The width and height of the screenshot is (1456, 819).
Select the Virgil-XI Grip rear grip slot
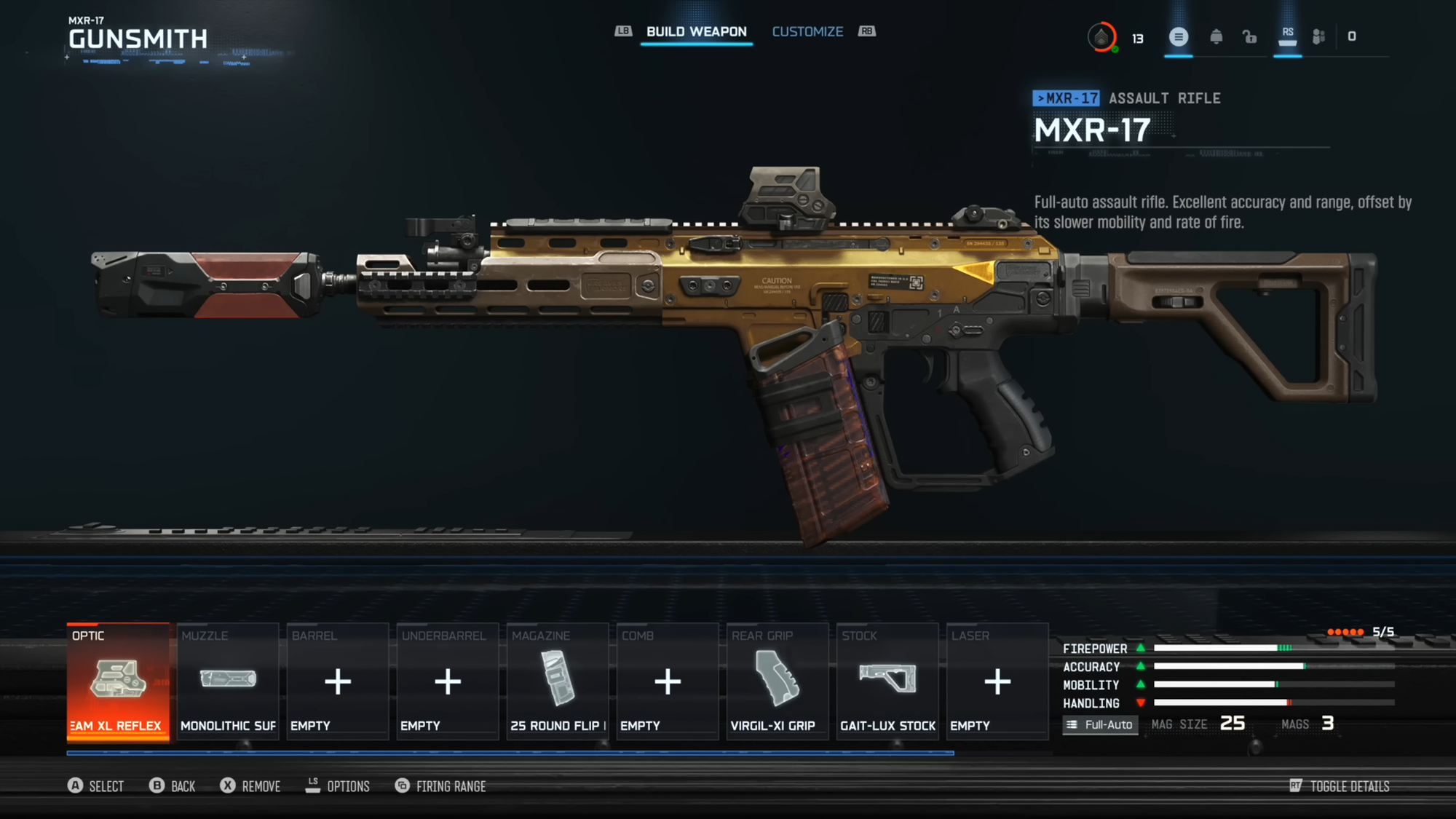pos(777,681)
